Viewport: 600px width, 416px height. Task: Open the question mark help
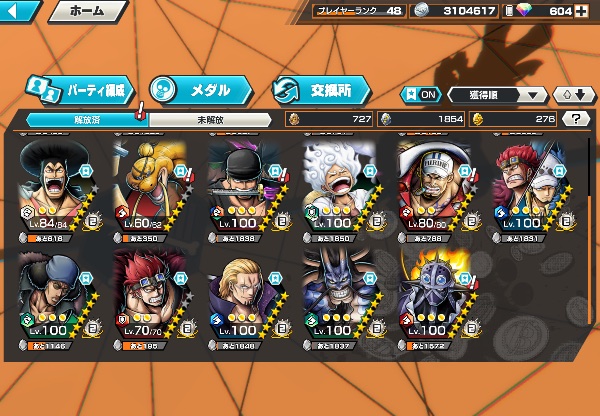coord(576,119)
